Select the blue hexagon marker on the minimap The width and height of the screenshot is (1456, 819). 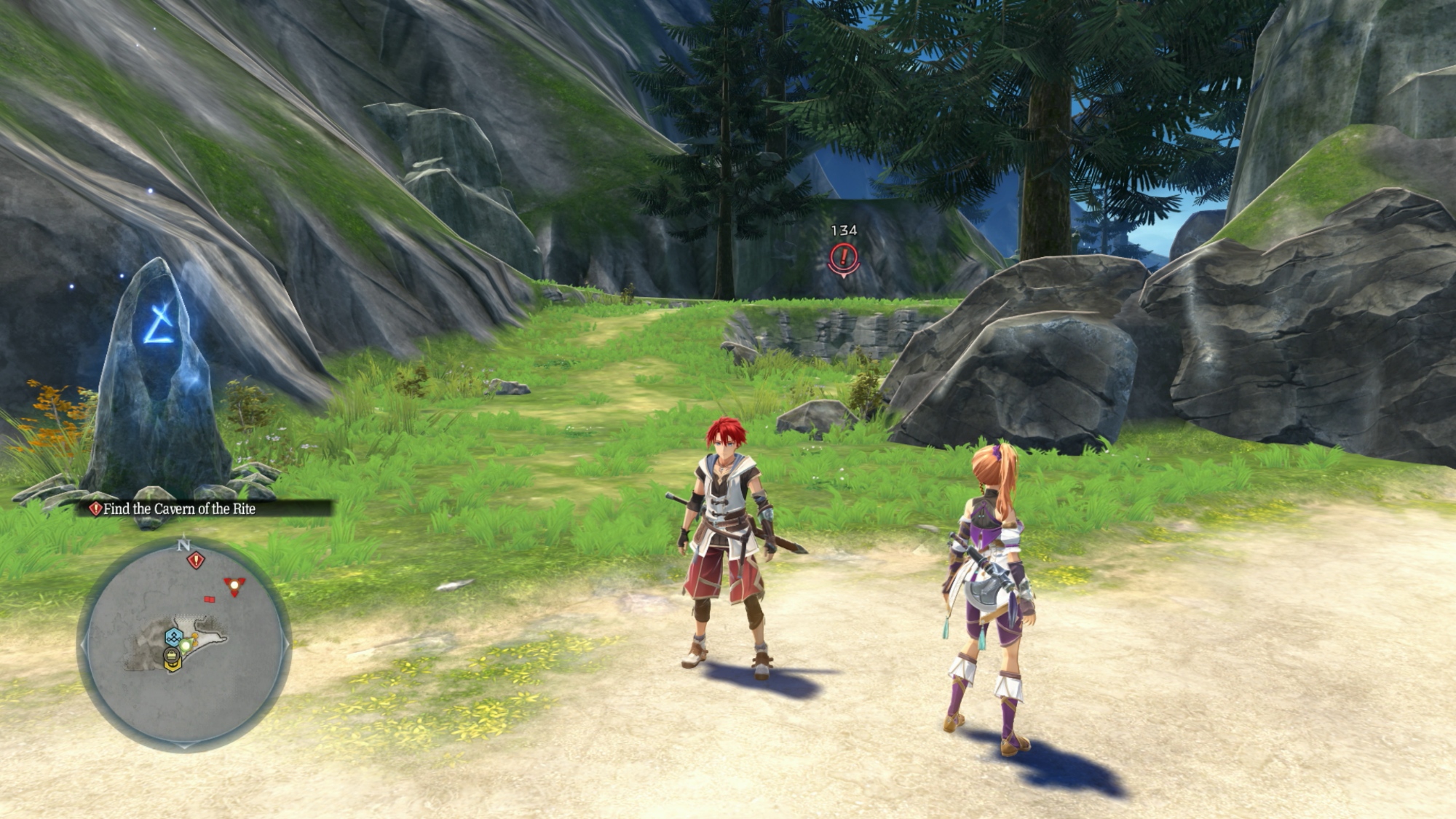click(x=173, y=638)
